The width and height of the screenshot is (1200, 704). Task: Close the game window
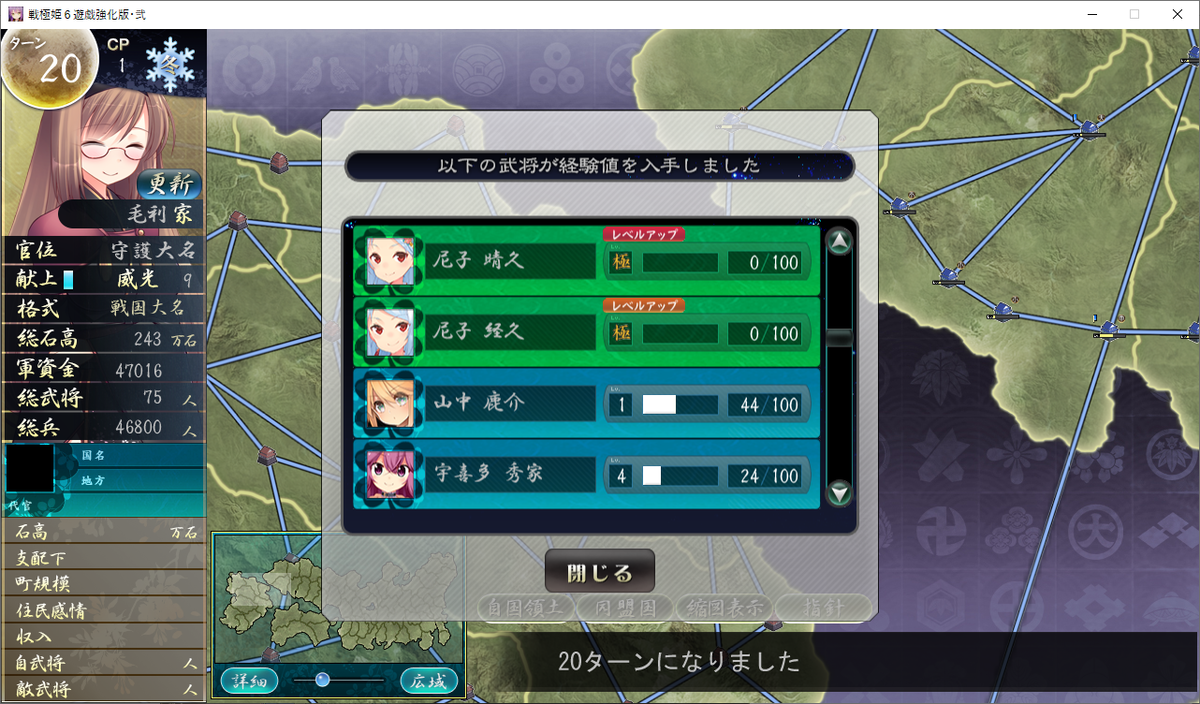1177,14
